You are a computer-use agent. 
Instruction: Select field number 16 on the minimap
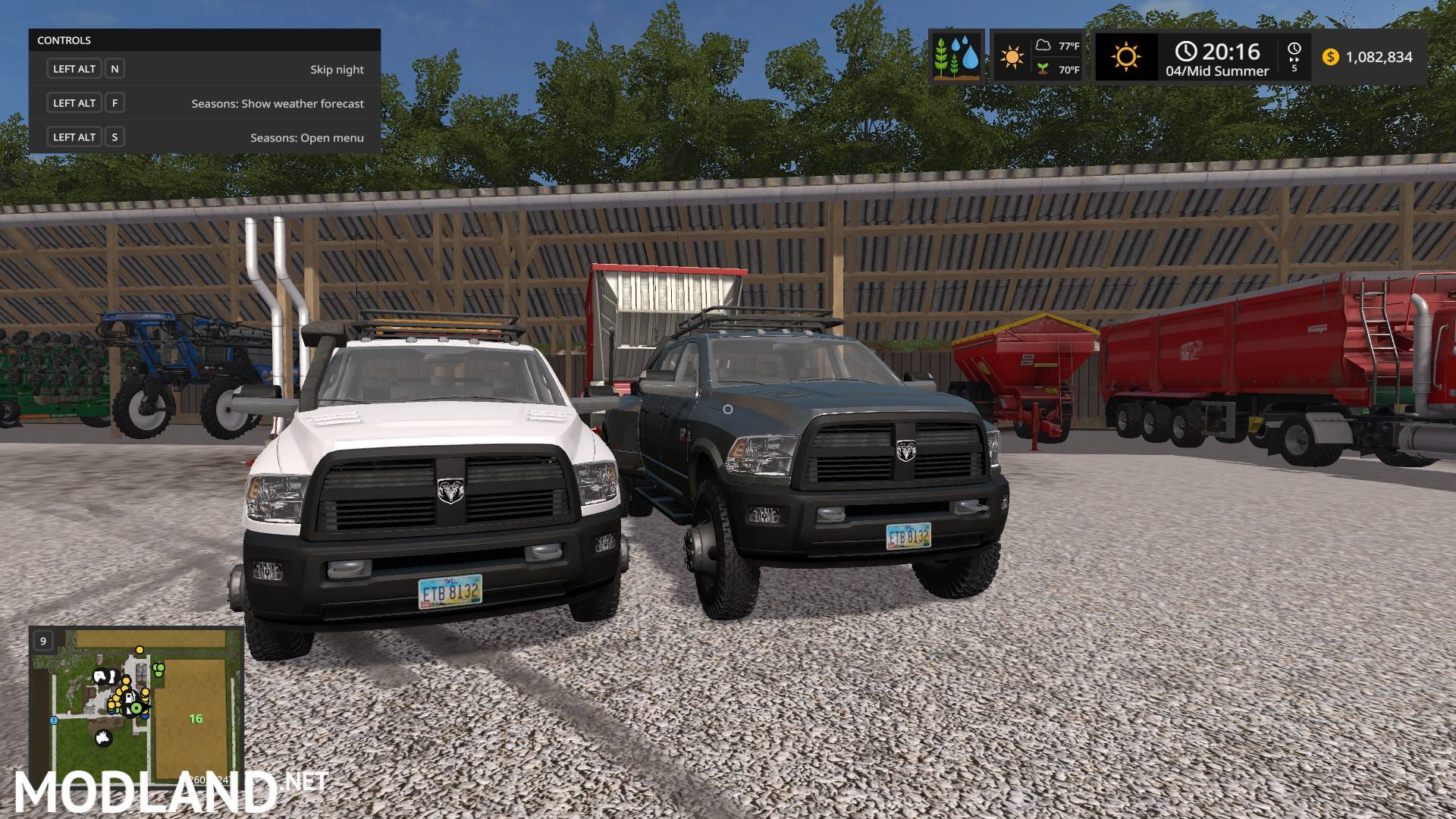(196, 719)
